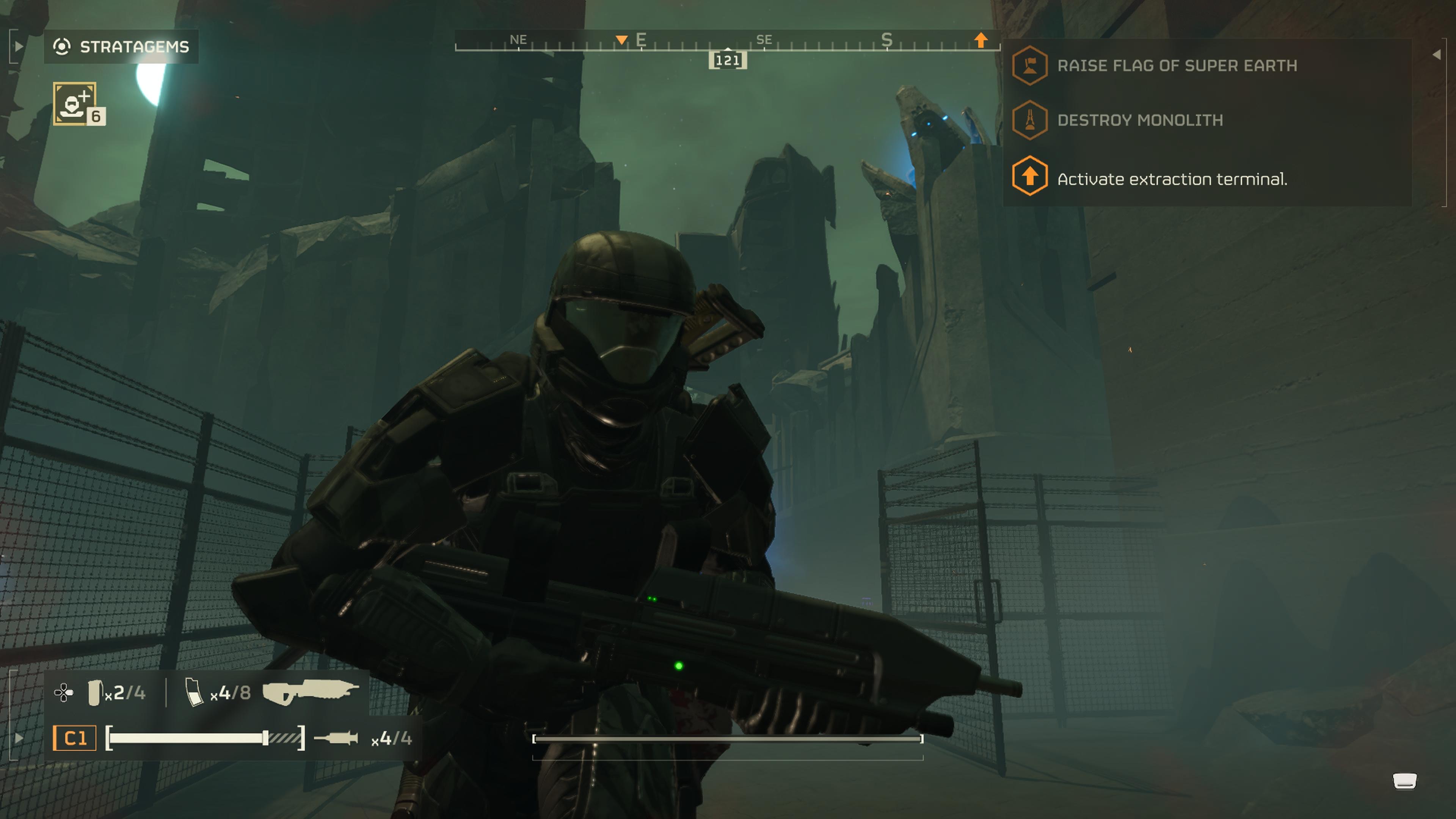Click the orange extraction marker on compass
This screenshot has height=819, width=1456.
coord(981,39)
